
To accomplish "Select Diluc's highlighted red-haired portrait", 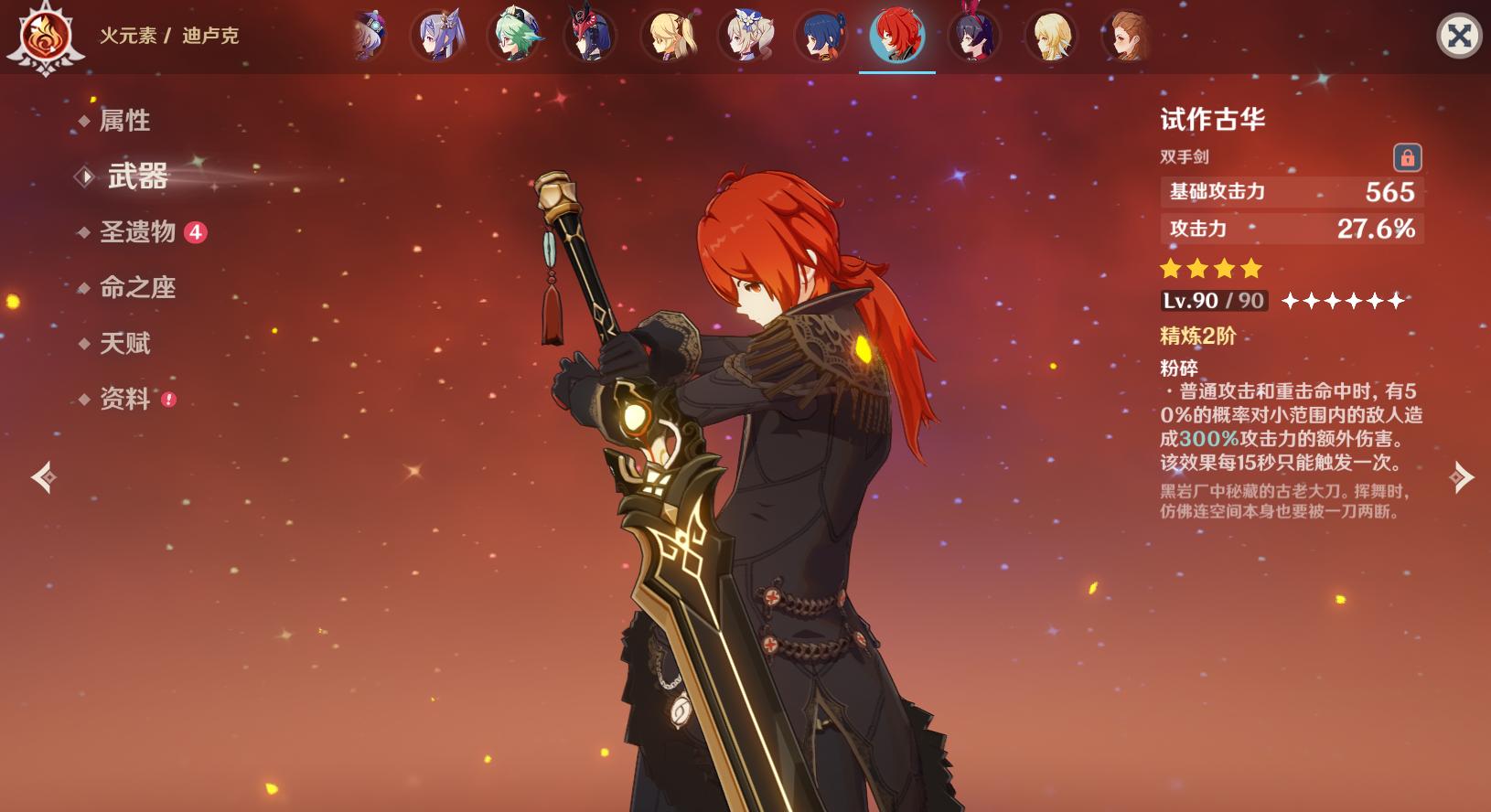I will [896, 37].
